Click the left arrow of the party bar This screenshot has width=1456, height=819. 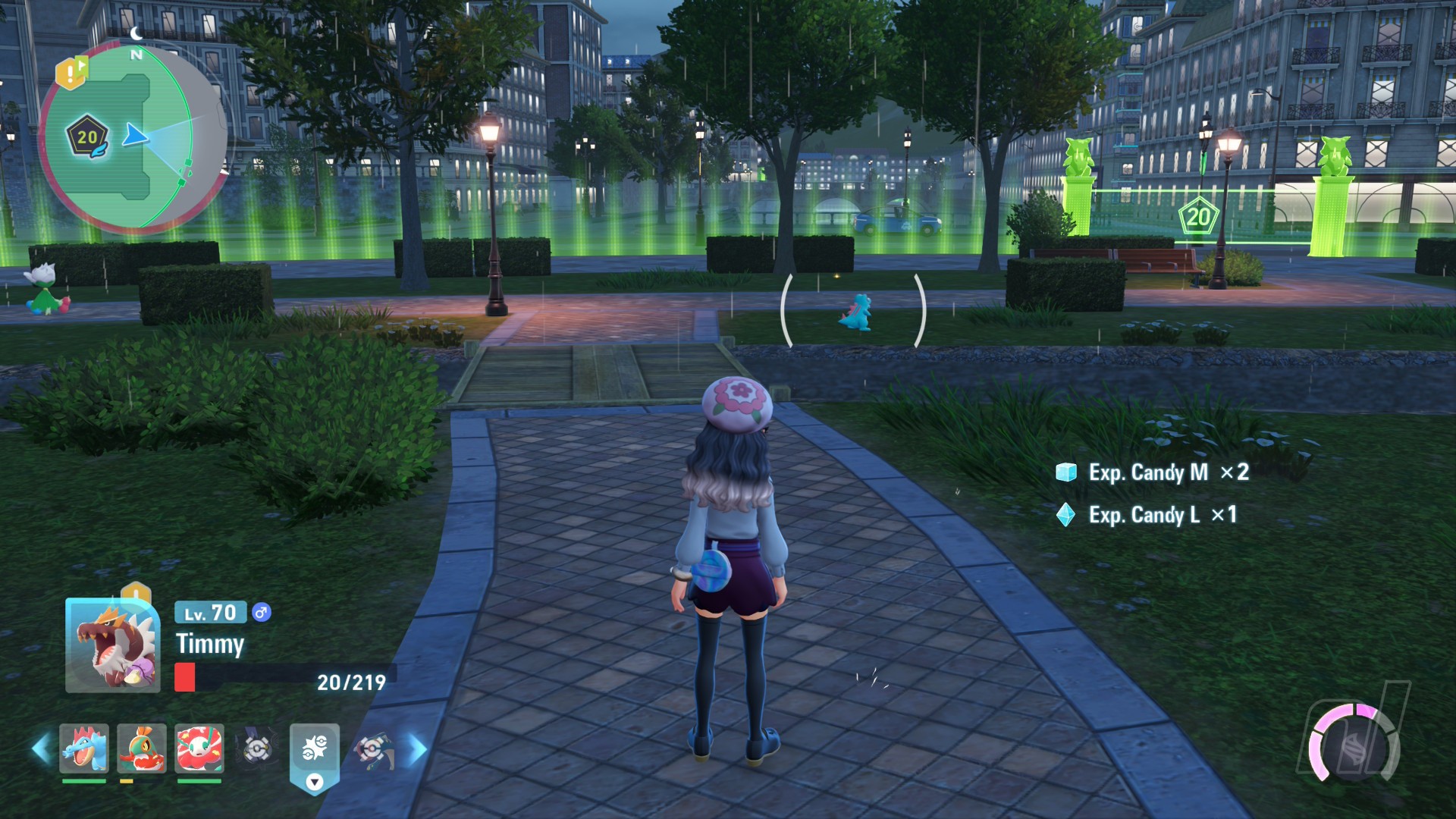(41, 749)
